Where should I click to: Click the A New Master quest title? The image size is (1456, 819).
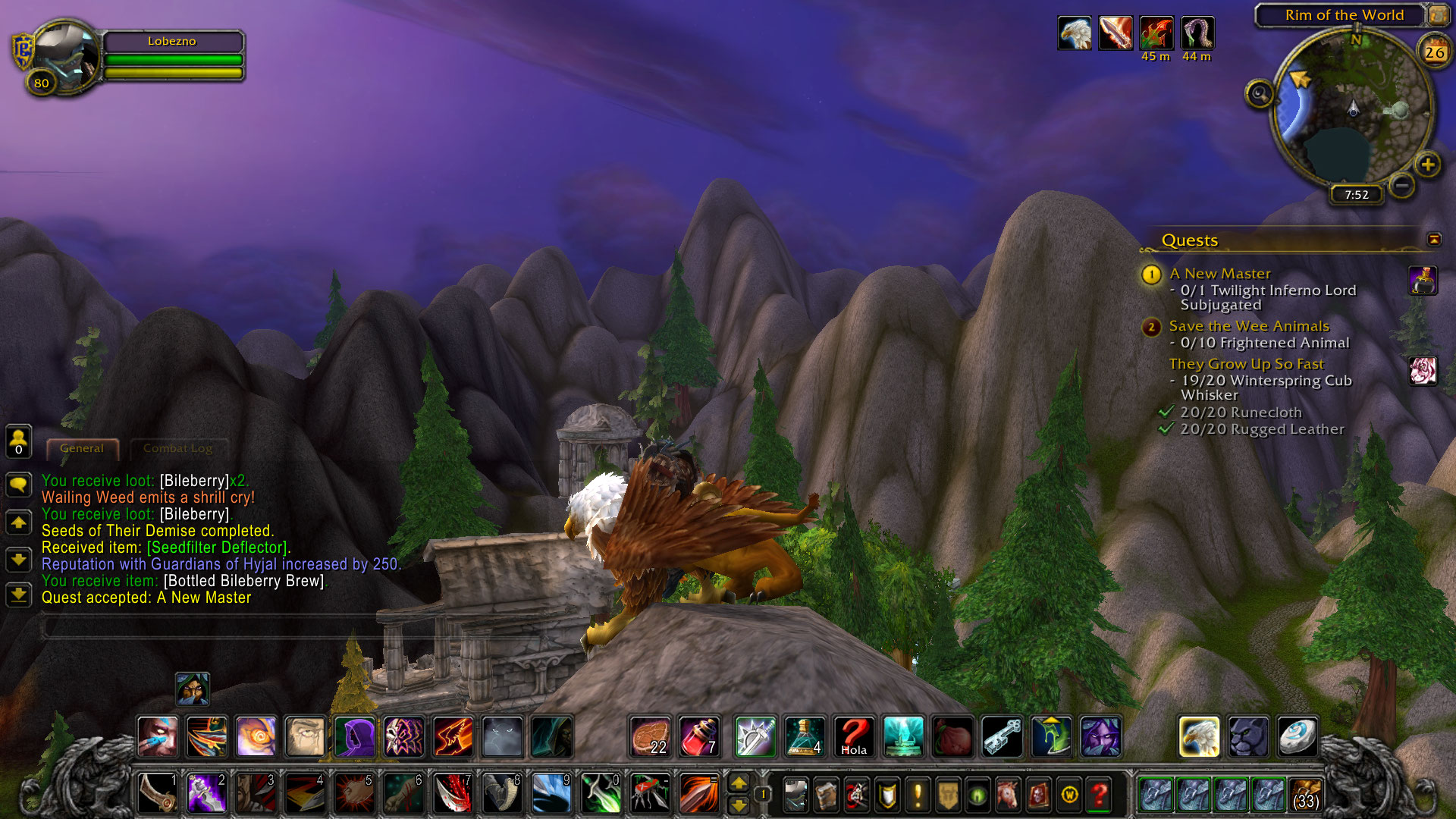tap(1219, 274)
